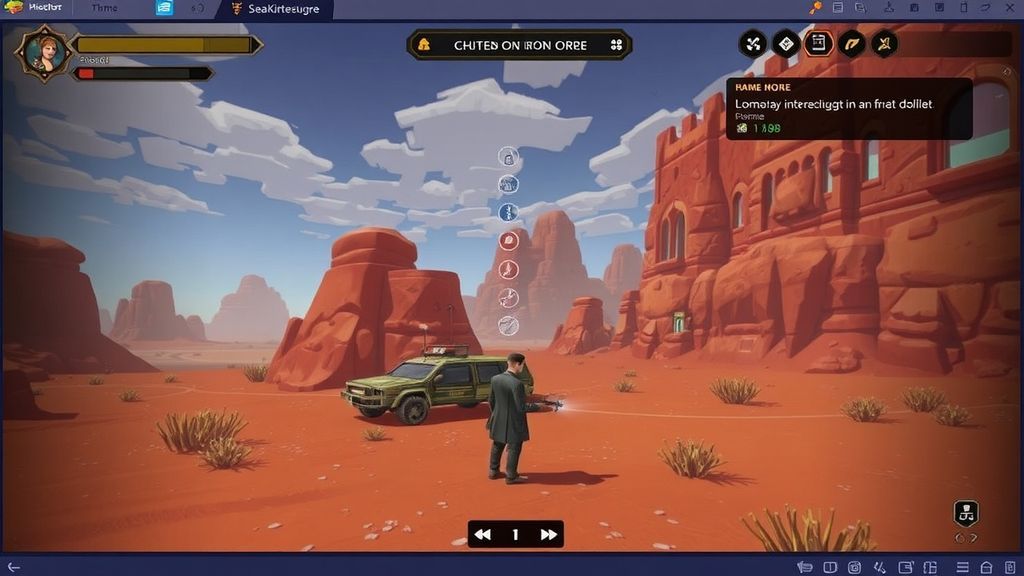Click the fast-forward arrows button
This screenshot has width=1024, height=576.
pos(548,535)
